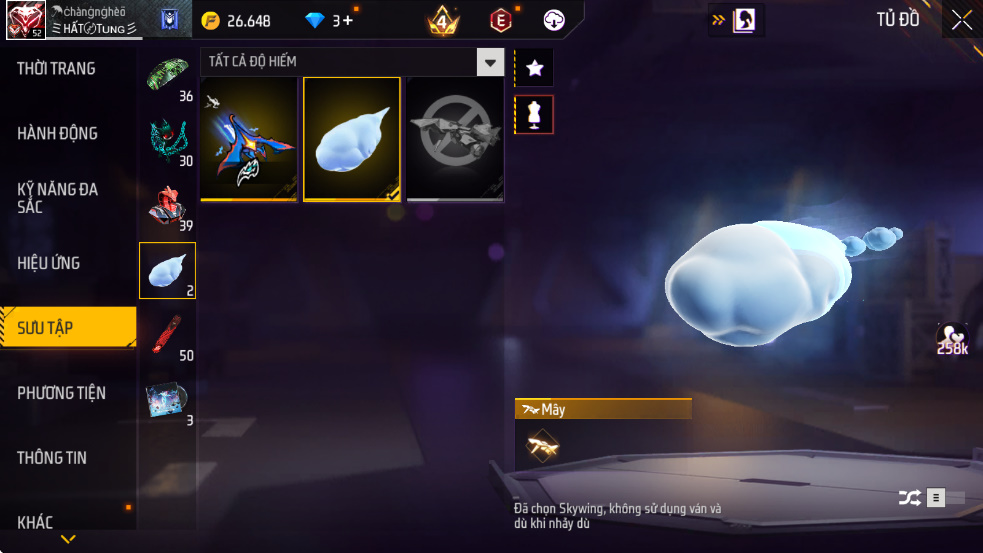This screenshot has width=983, height=553.
Task: Click the mannequin filter button
Action: pos(535,115)
